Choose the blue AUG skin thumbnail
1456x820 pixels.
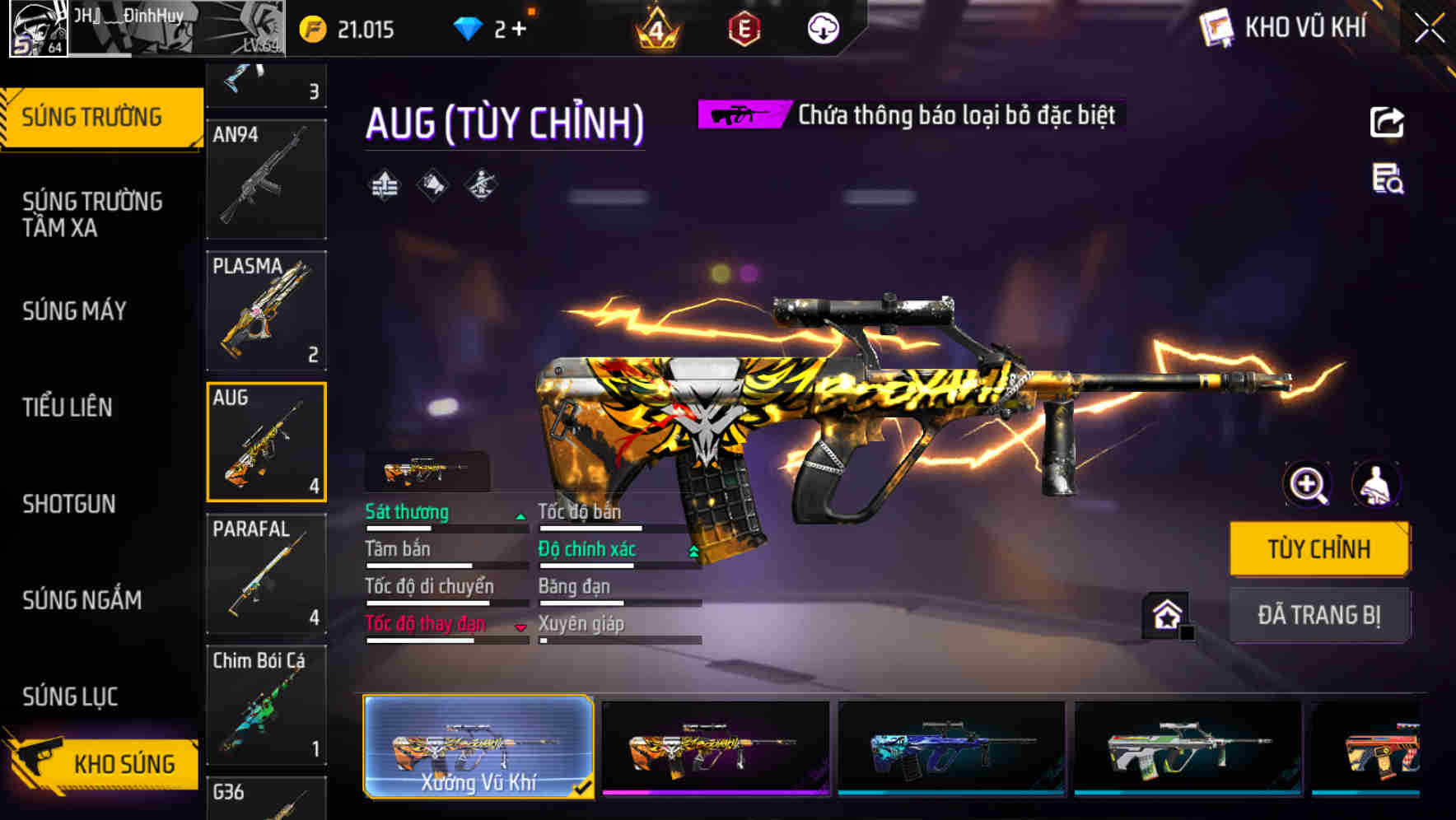(951, 748)
